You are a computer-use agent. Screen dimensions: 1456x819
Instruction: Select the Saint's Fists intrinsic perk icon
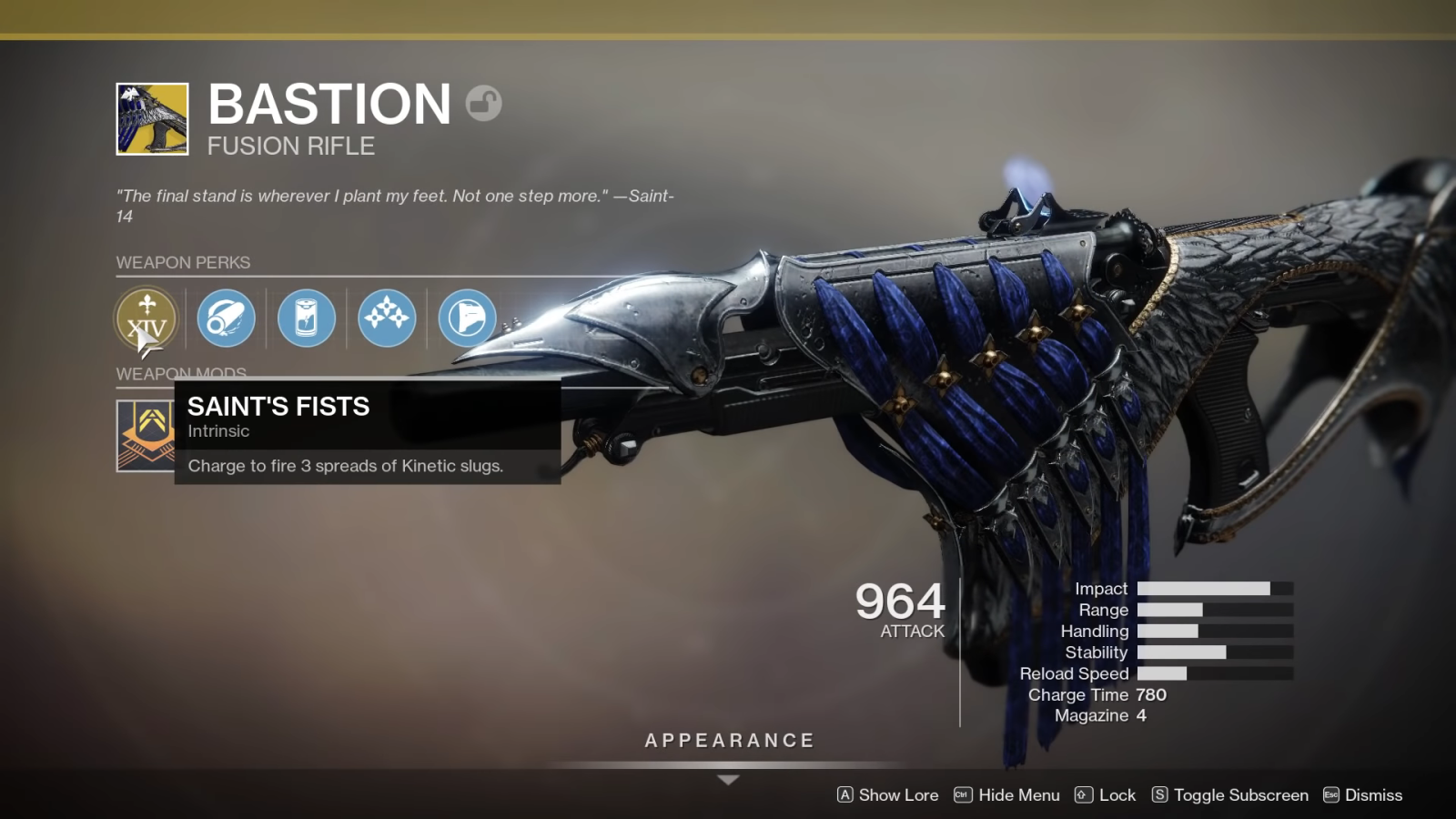click(x=147, y=318)
